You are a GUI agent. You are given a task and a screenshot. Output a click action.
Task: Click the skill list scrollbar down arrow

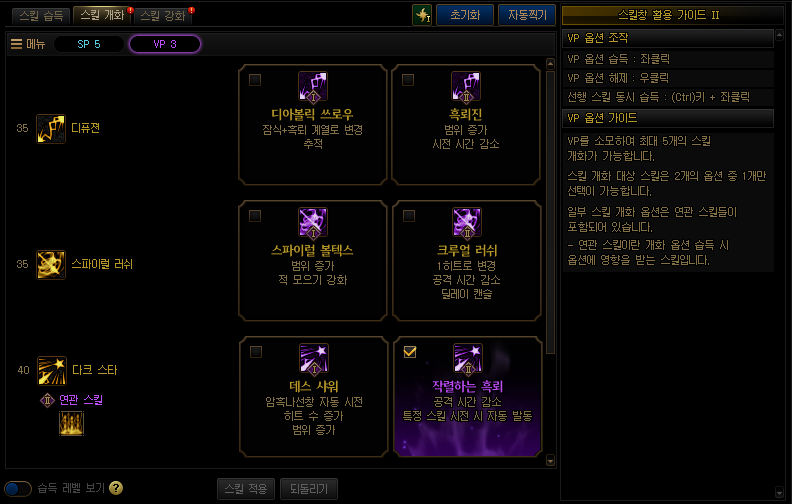550,461
